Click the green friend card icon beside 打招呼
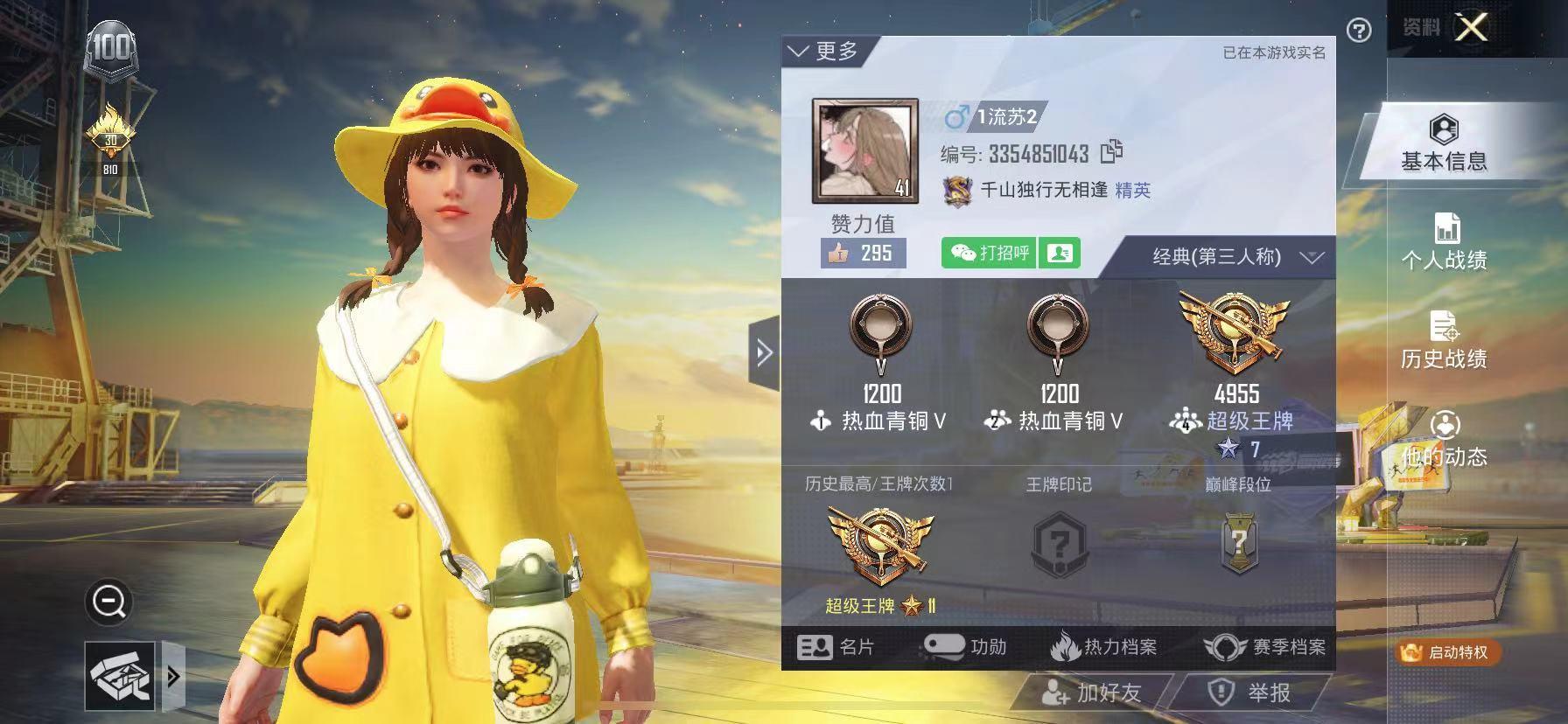The width and height of the screenshot is (1568, 724). [x=1060, y=253]
